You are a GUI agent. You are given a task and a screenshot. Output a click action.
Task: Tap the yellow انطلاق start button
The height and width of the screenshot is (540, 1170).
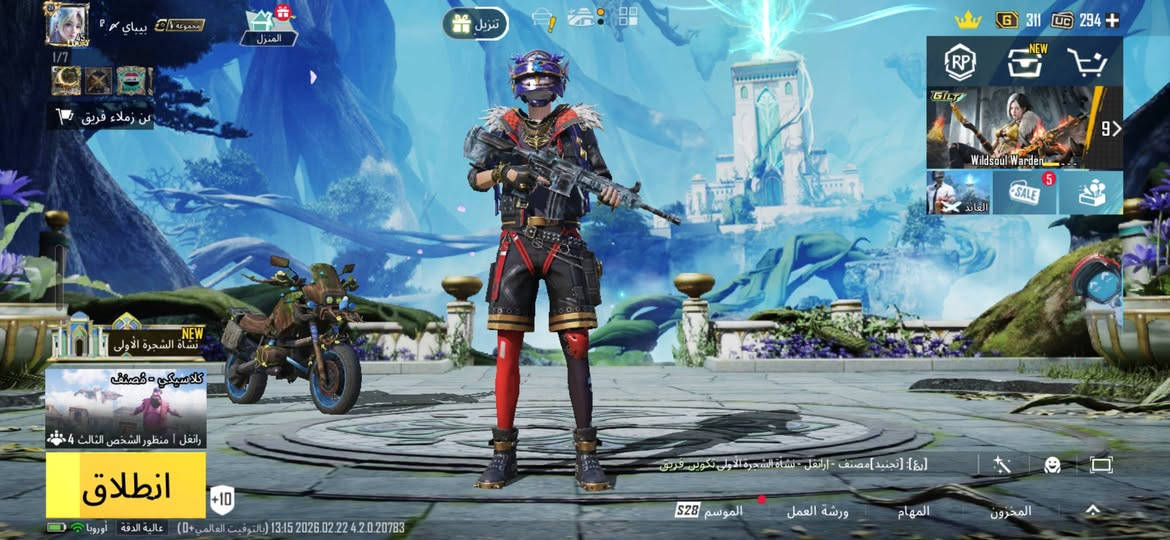point(125,485)
